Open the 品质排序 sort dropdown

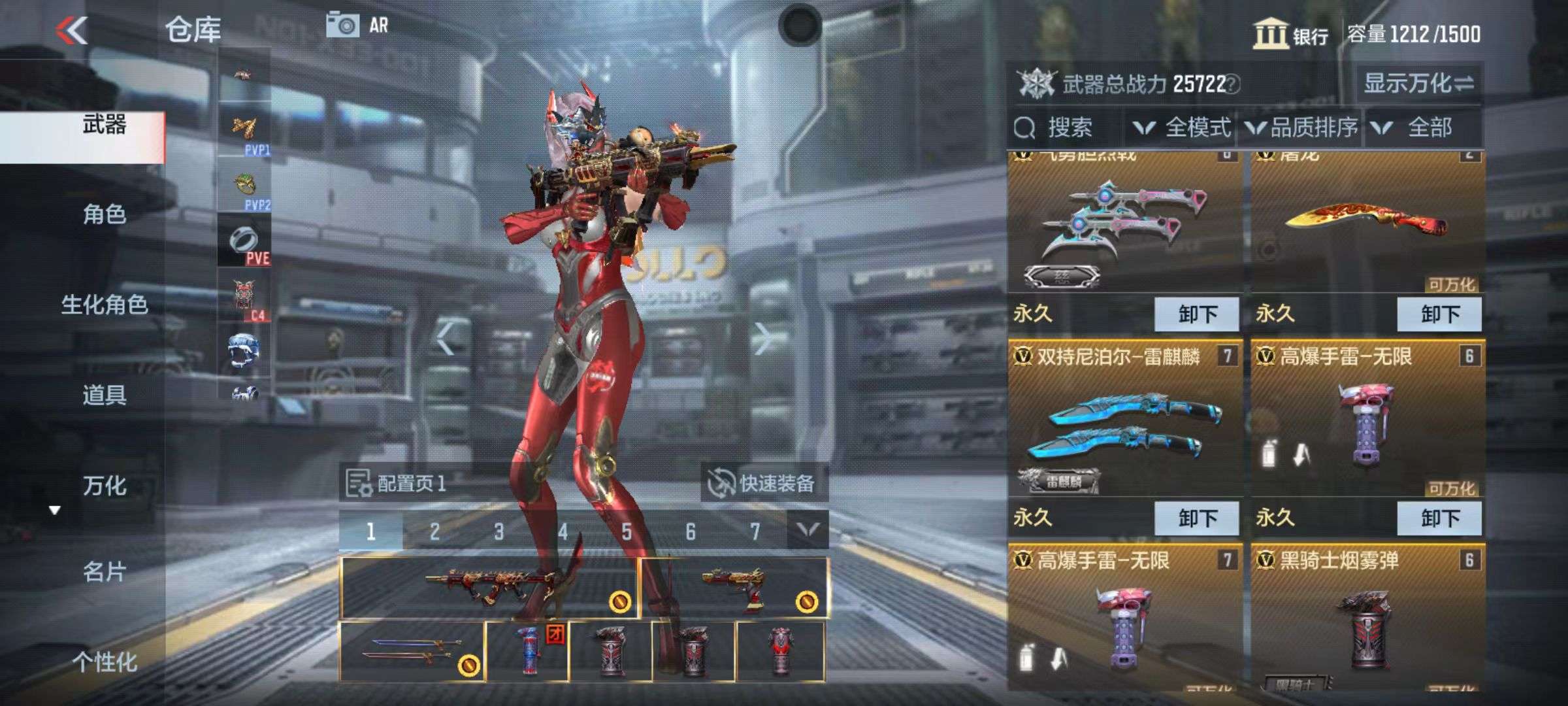1302,127
